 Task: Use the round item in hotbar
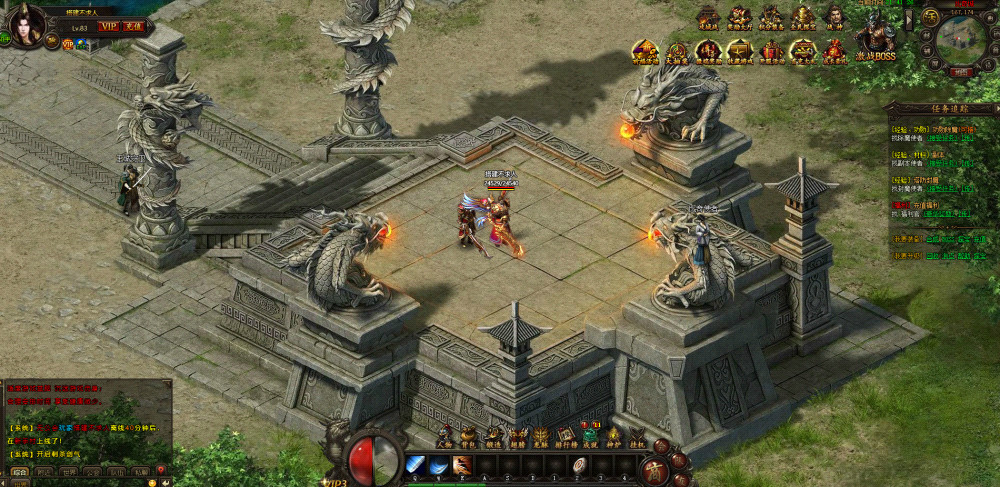pos(579,465)
